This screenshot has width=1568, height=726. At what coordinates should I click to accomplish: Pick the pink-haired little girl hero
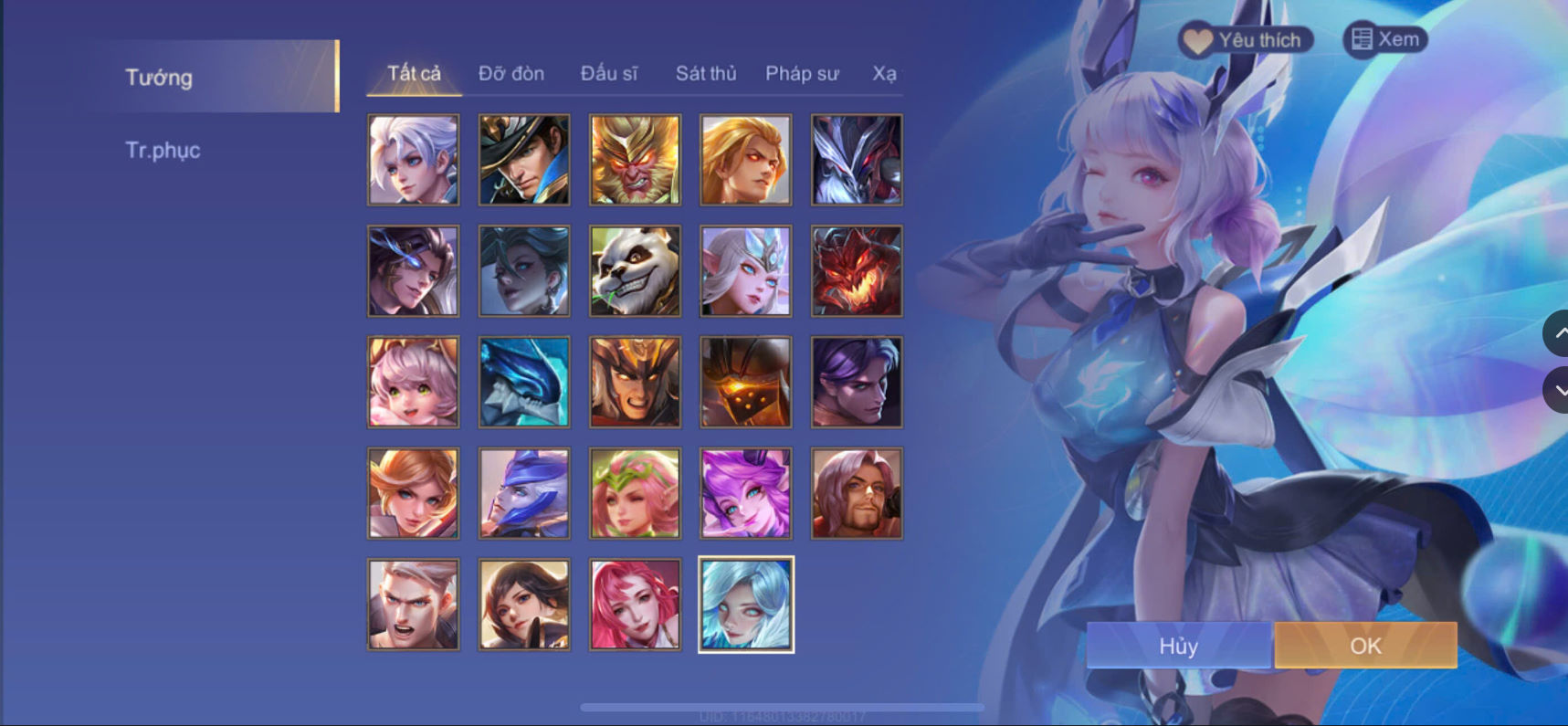point(413,382)
